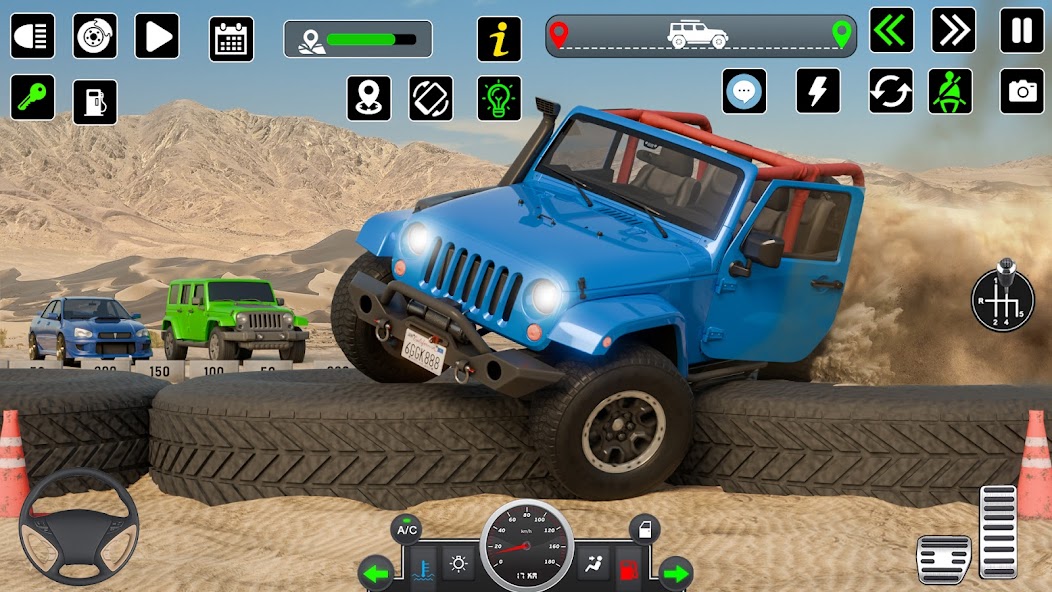
Task: Toggle the headlights icon
Action: click(32, 36)
